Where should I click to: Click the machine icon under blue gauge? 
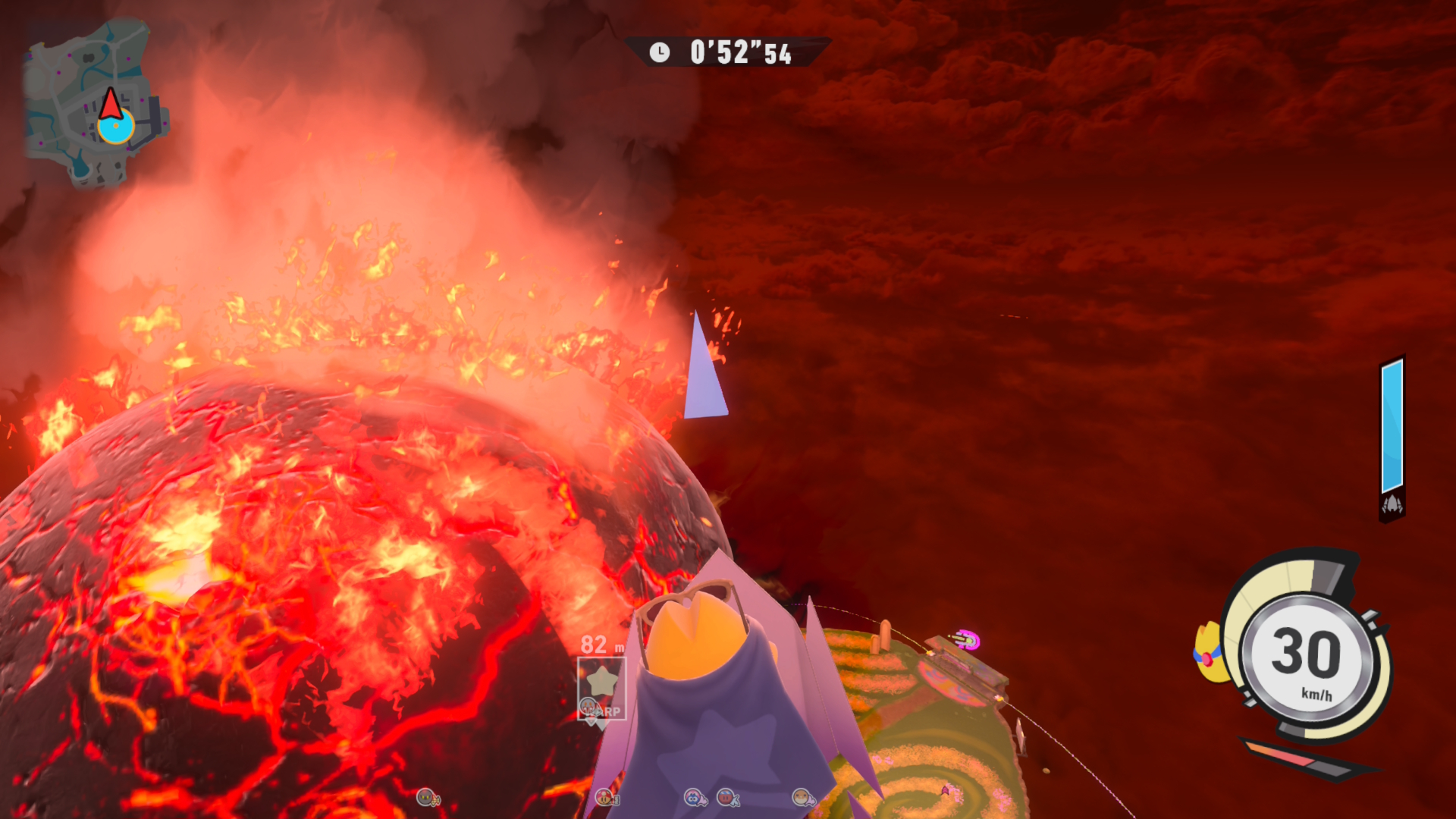click(x=1392, y=505)
